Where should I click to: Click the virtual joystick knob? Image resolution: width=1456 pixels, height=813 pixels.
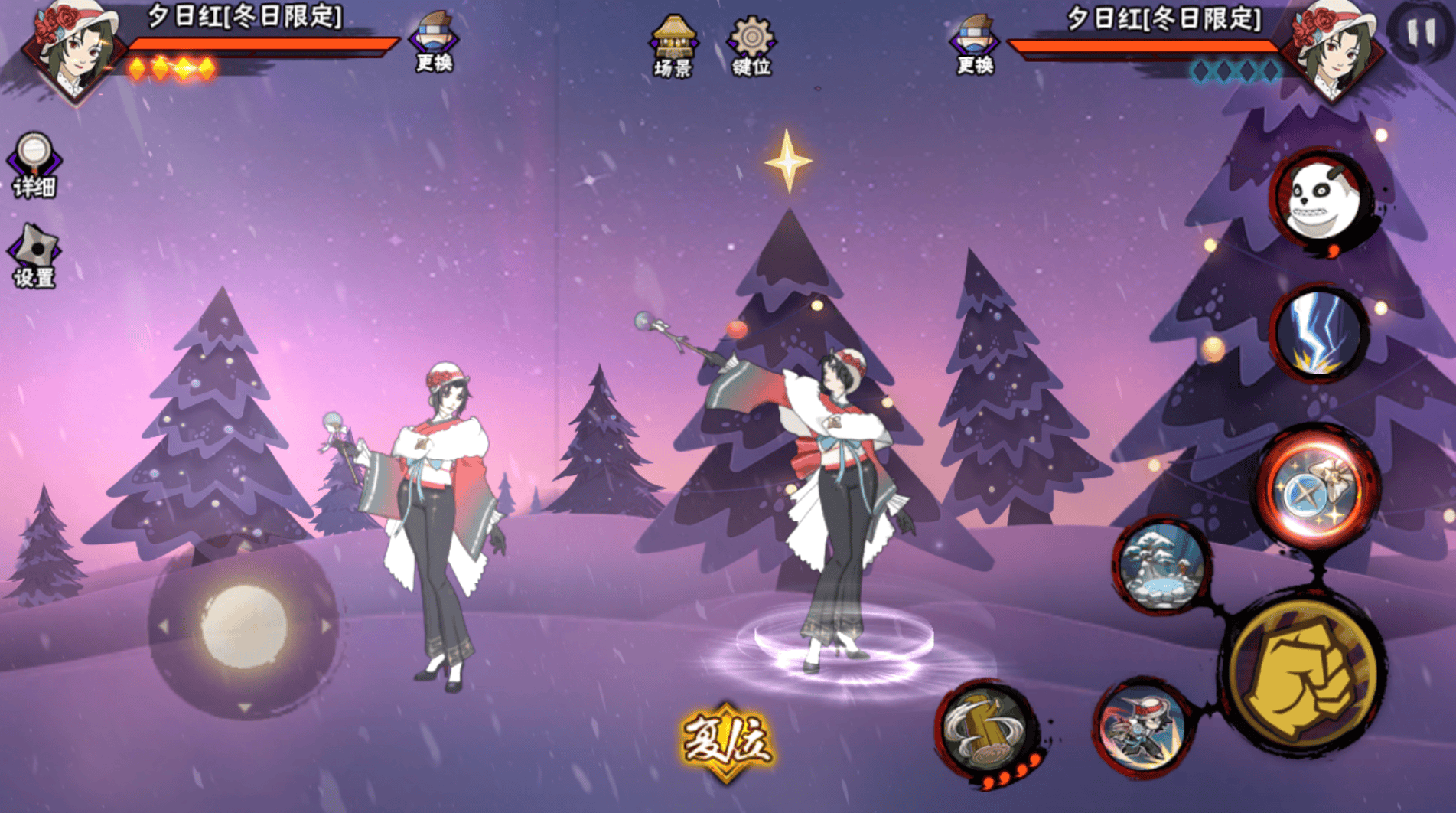(x=243, y=626)
